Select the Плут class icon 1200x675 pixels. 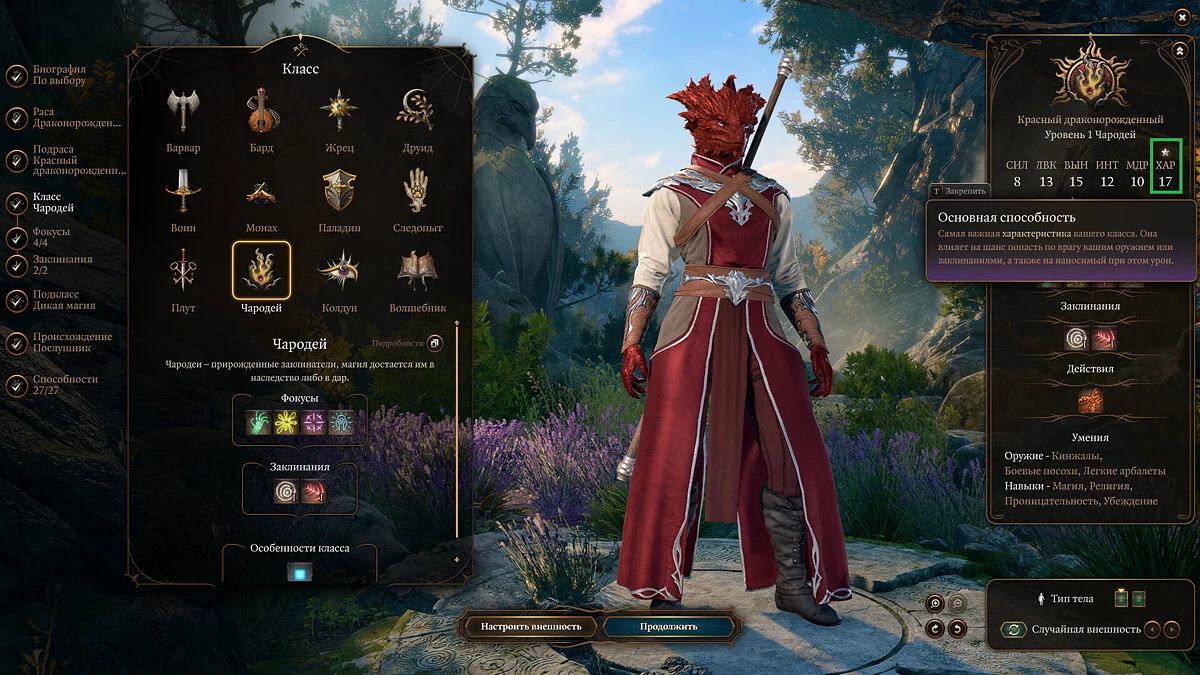(183, 270)
